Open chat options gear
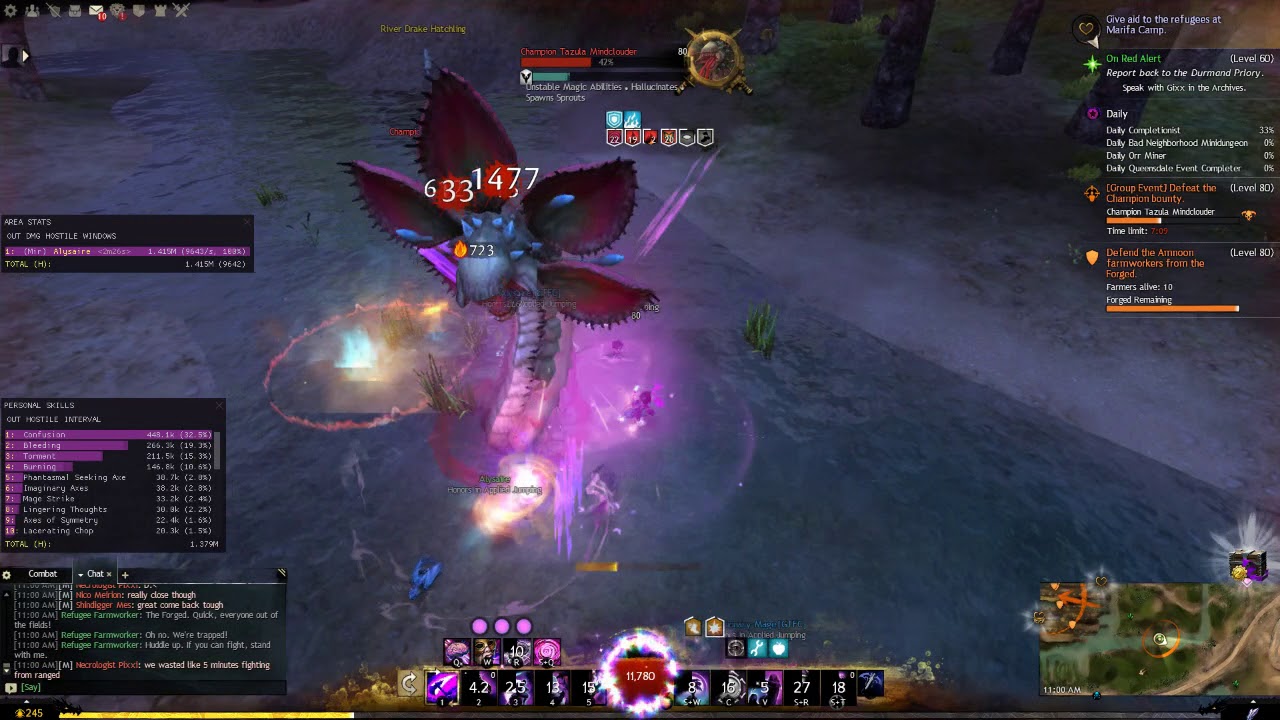This screenshot has width=1280, height=720. coord(7,575)
